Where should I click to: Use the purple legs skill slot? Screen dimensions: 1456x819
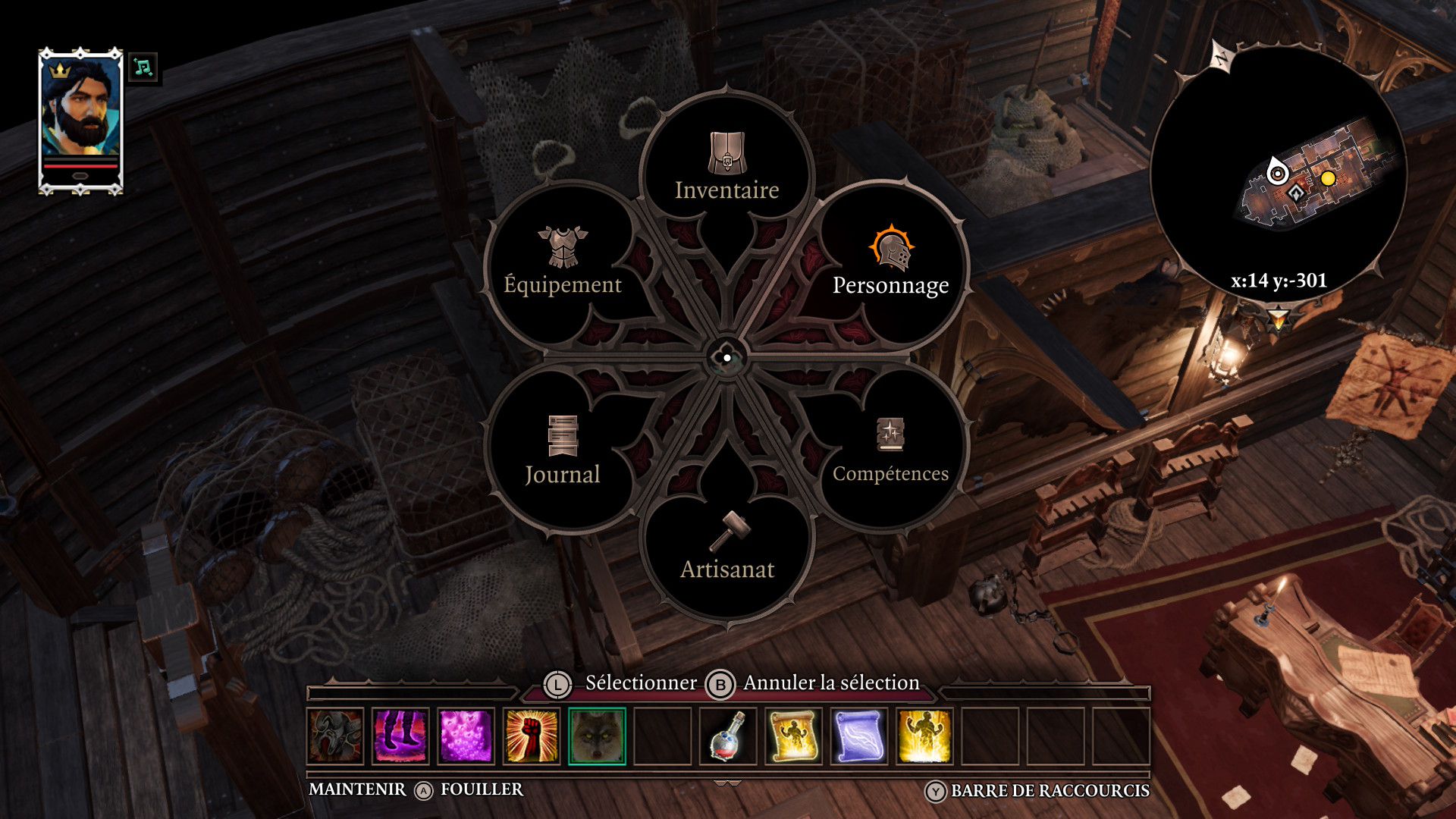pyautogui.click(x=401, y=736)
